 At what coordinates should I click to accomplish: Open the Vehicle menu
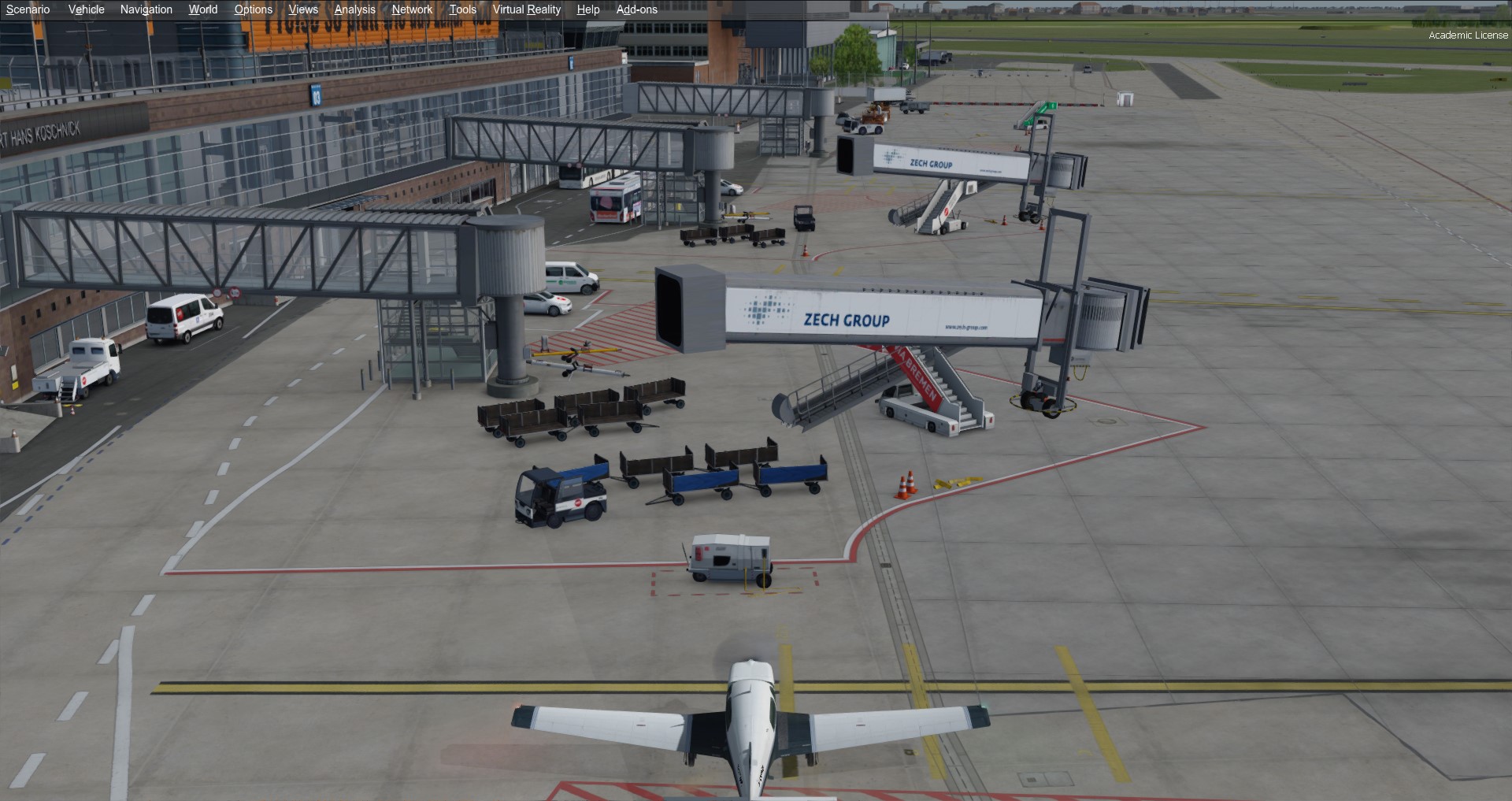click(86, 9)
